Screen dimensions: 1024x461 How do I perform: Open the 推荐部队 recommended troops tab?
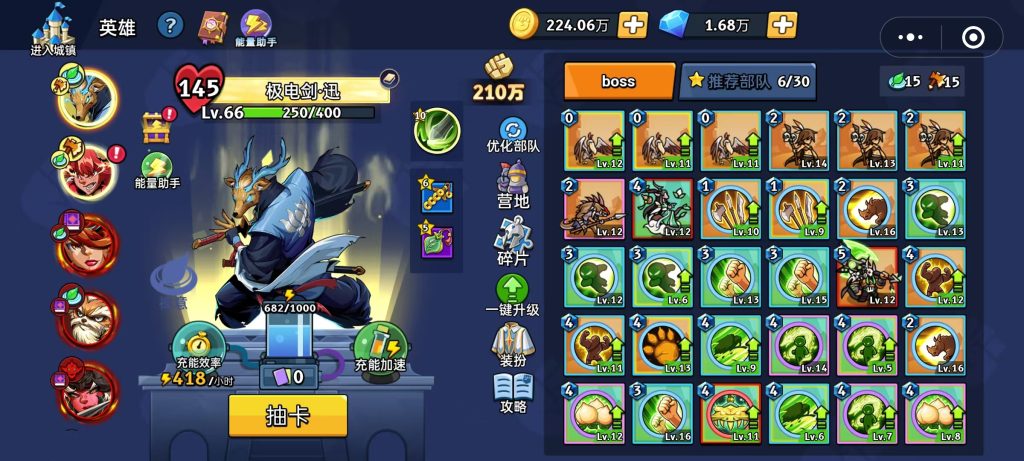(747, 81)
